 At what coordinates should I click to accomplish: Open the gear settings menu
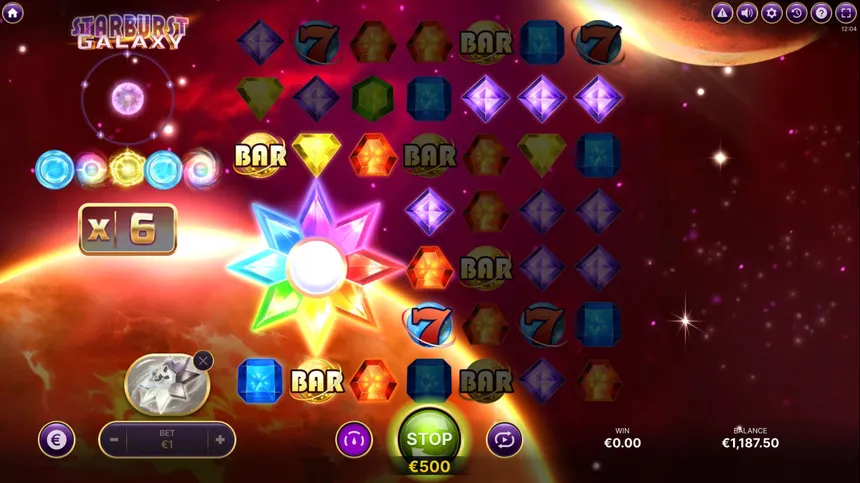[x=771, y=13]
